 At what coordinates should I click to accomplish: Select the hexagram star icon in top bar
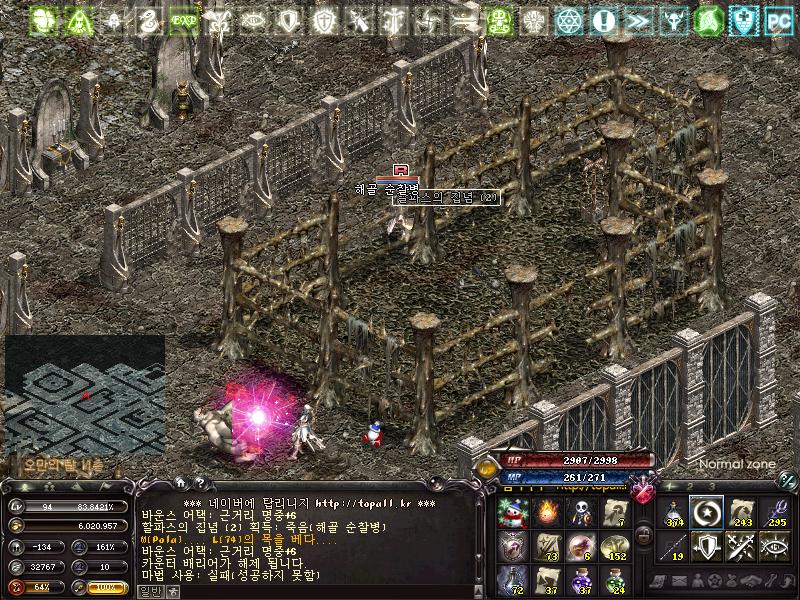569,20
